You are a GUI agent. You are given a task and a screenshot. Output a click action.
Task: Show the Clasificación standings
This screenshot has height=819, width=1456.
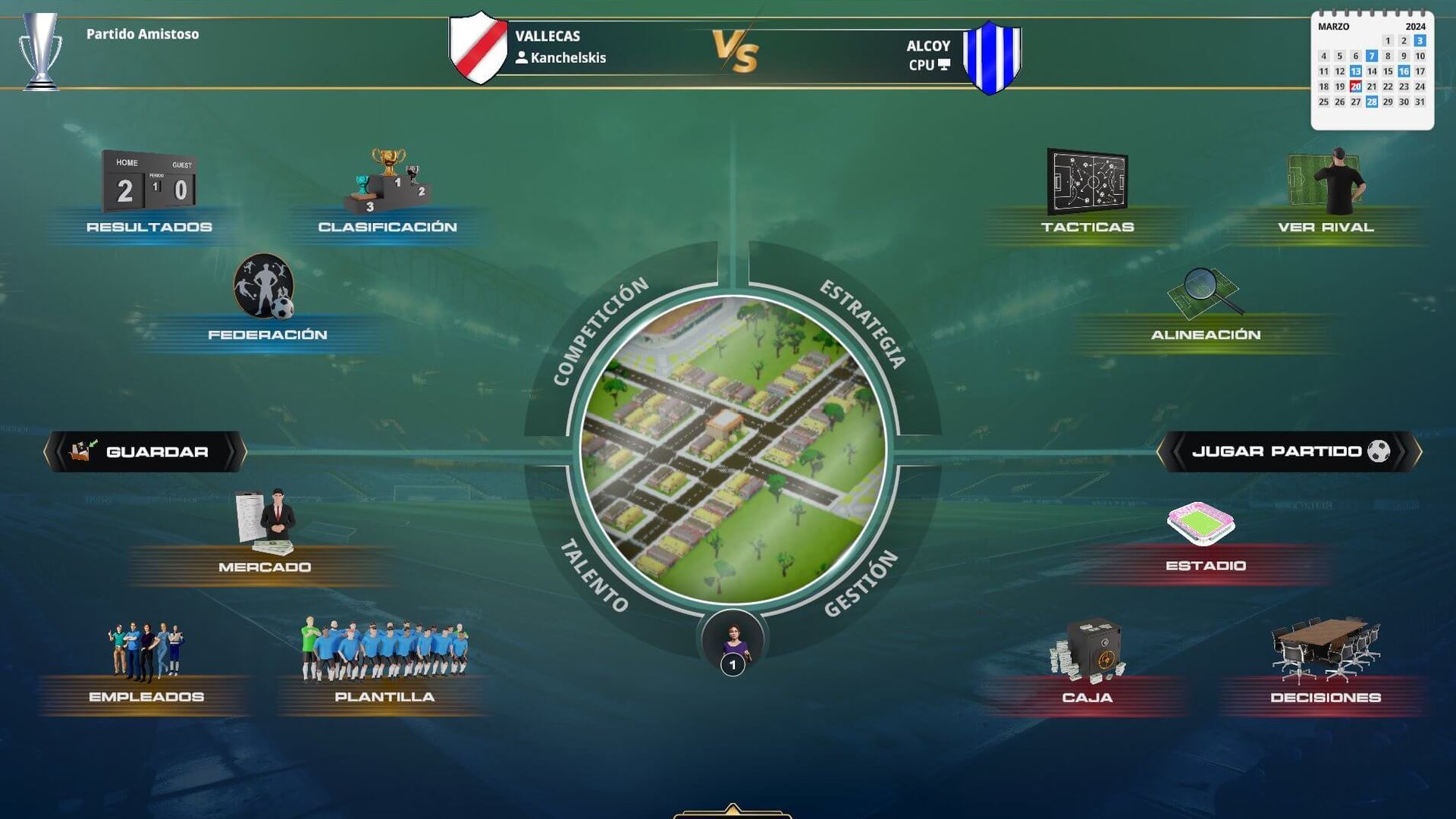[388, 193]
